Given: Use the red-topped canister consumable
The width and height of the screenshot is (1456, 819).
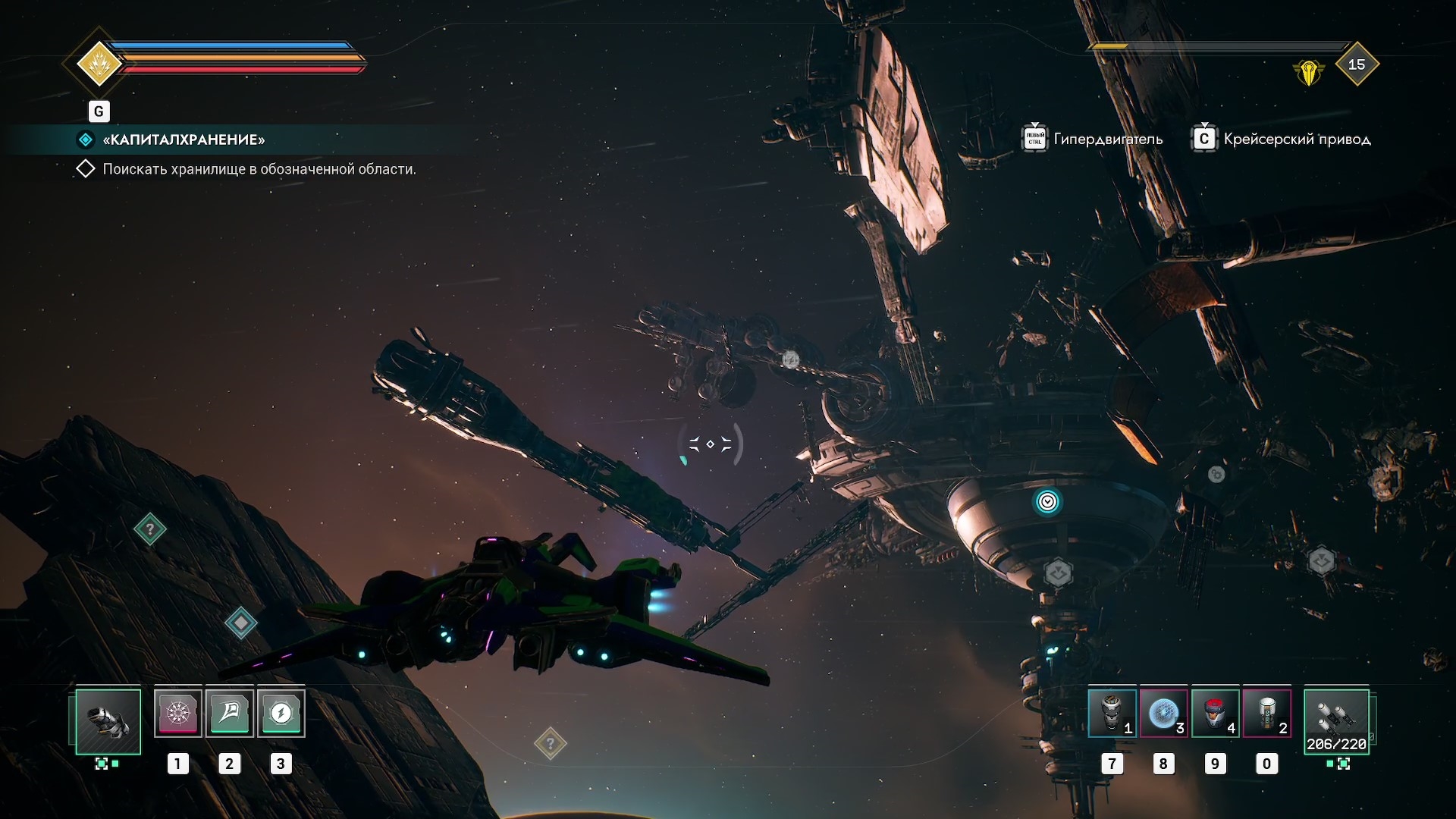Looking at the screenshot, I should click(1215, 713).
